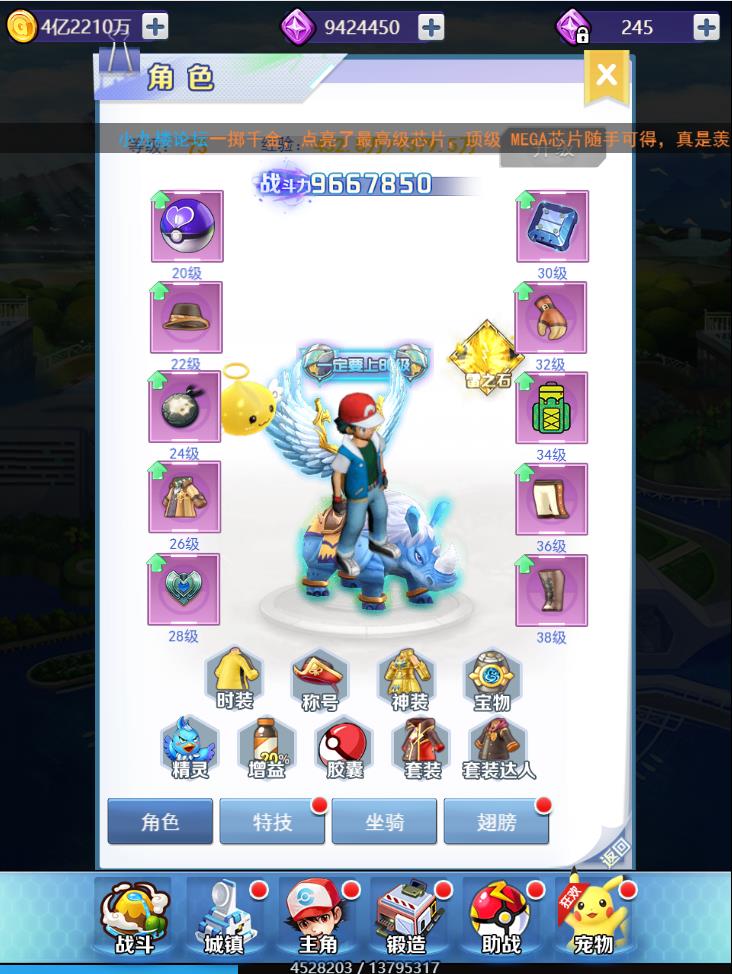Viewport: 732px width, 974px height.
Task: Open the 神装 divine gear menu
Action: tap(406, 678)
